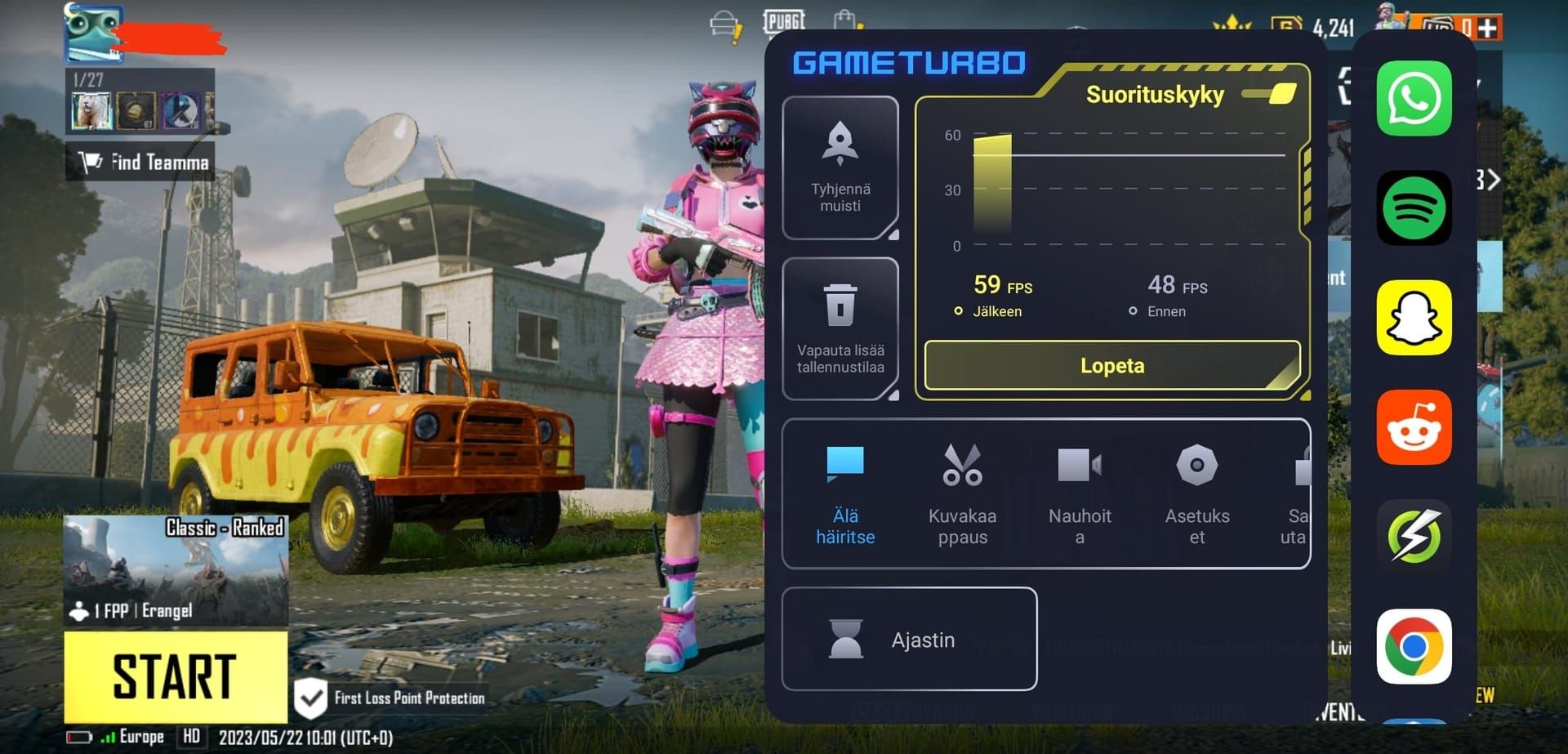The width and height of the screenshot is (1568, 754).
Task: Launch Reddit from the sidebar
Action: [x=1414, y=428]
